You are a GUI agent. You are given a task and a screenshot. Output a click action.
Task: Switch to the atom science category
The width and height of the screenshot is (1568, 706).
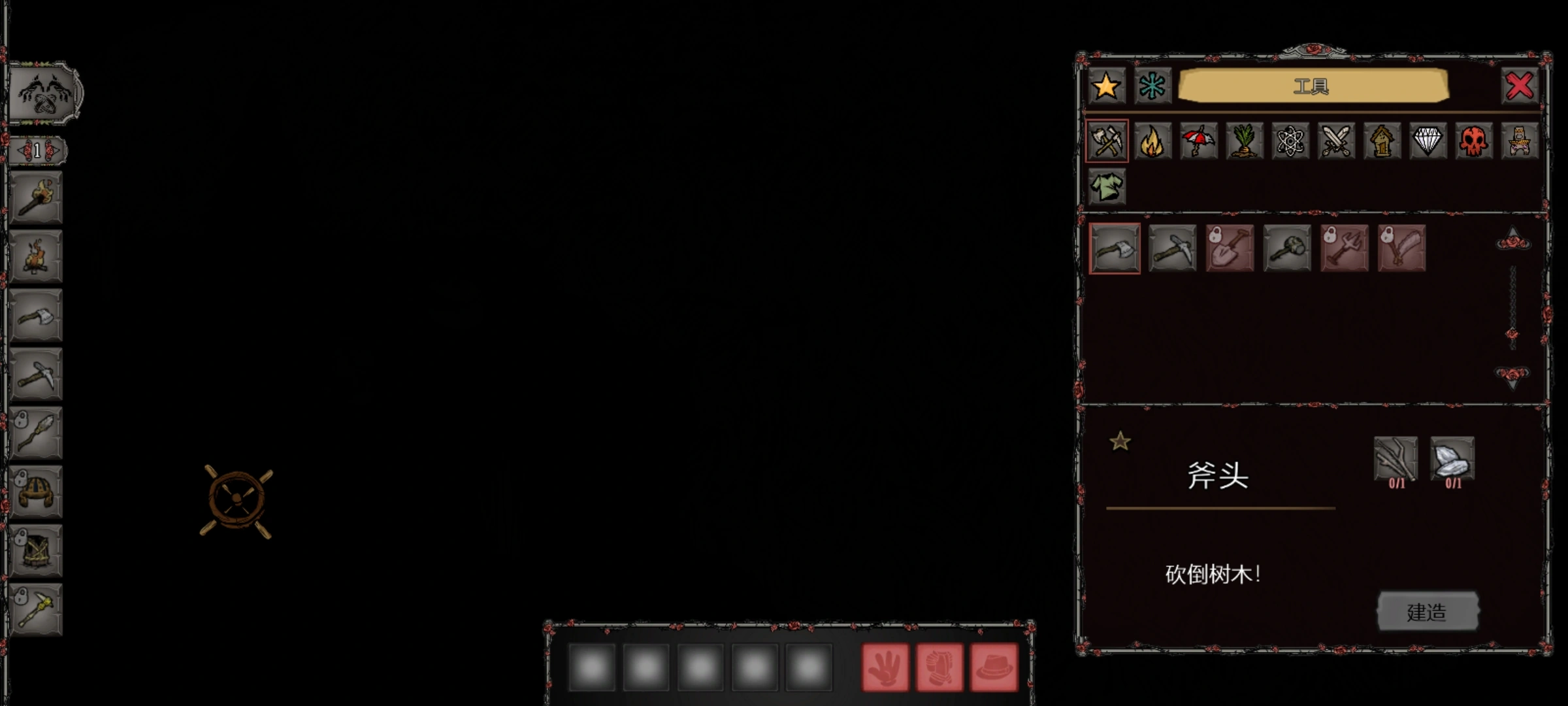(x=1290, y=141)
